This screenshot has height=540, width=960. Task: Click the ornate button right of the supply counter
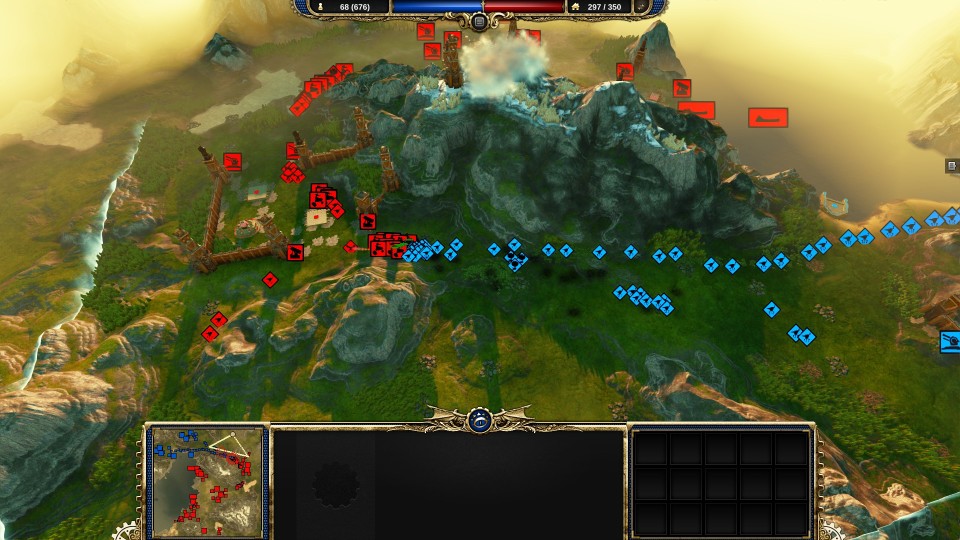[641, 7]
